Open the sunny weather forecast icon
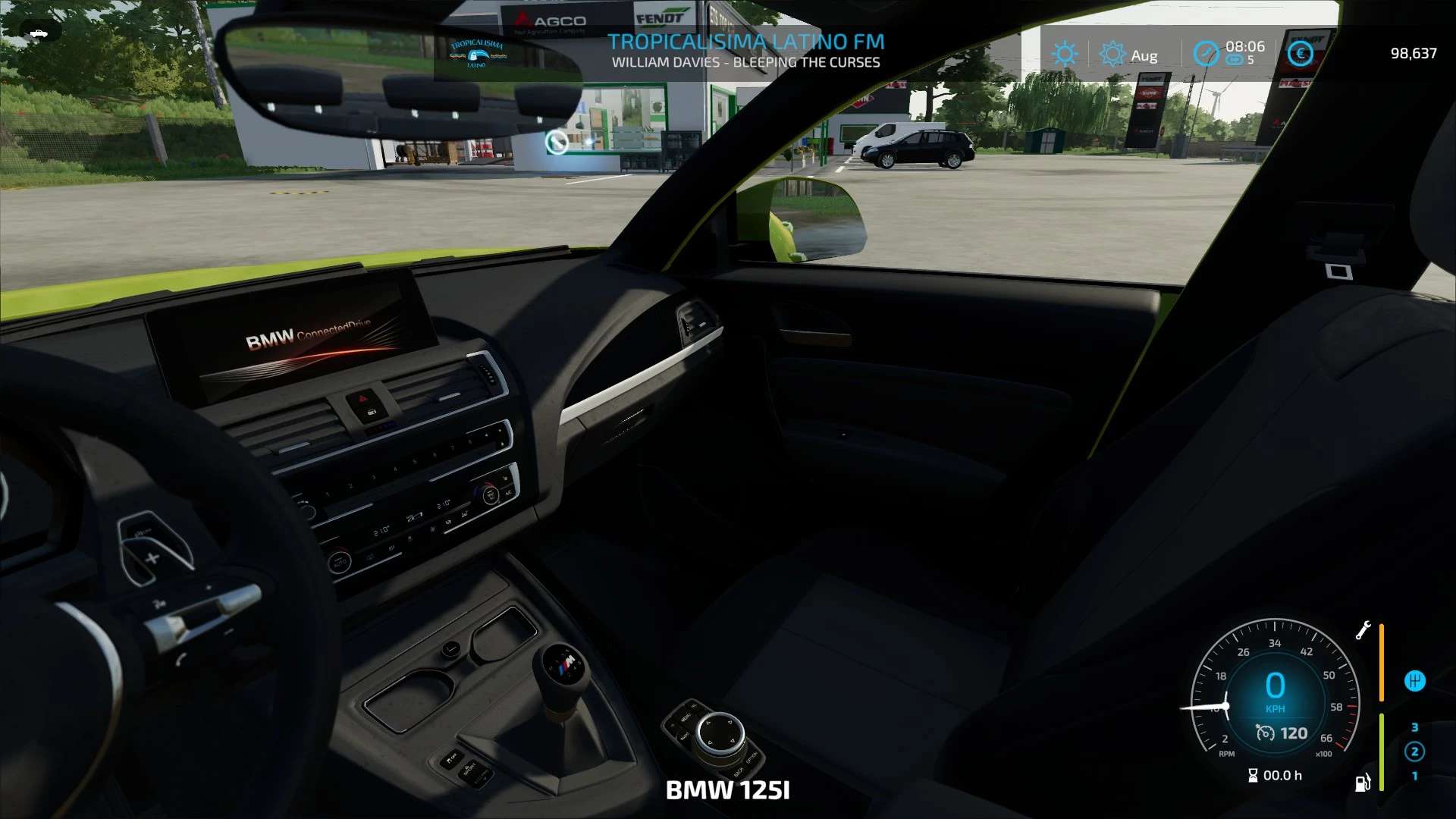1456x819 pixels. tap(1065, 54)
